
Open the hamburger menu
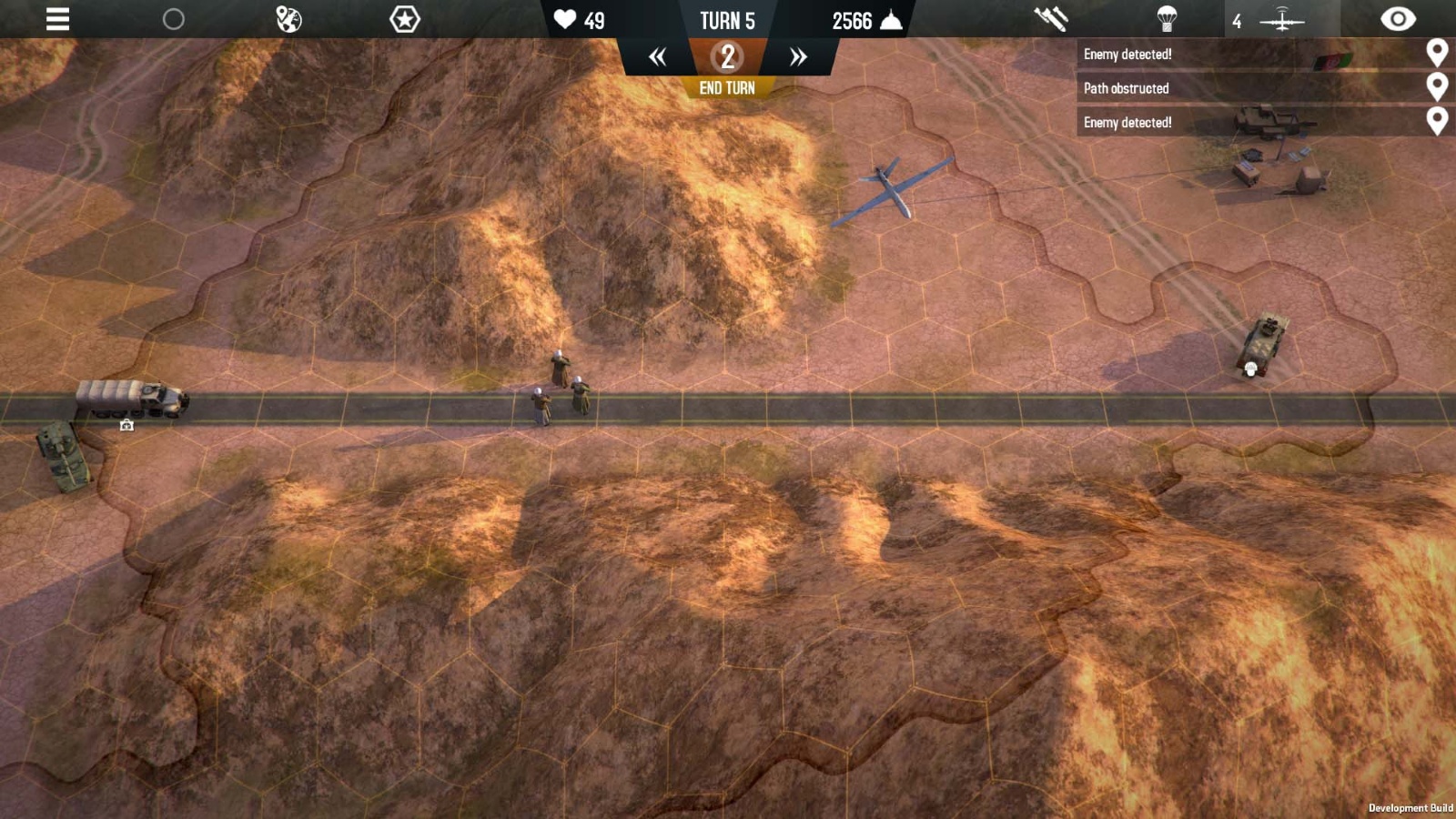[x=56, y=19]
